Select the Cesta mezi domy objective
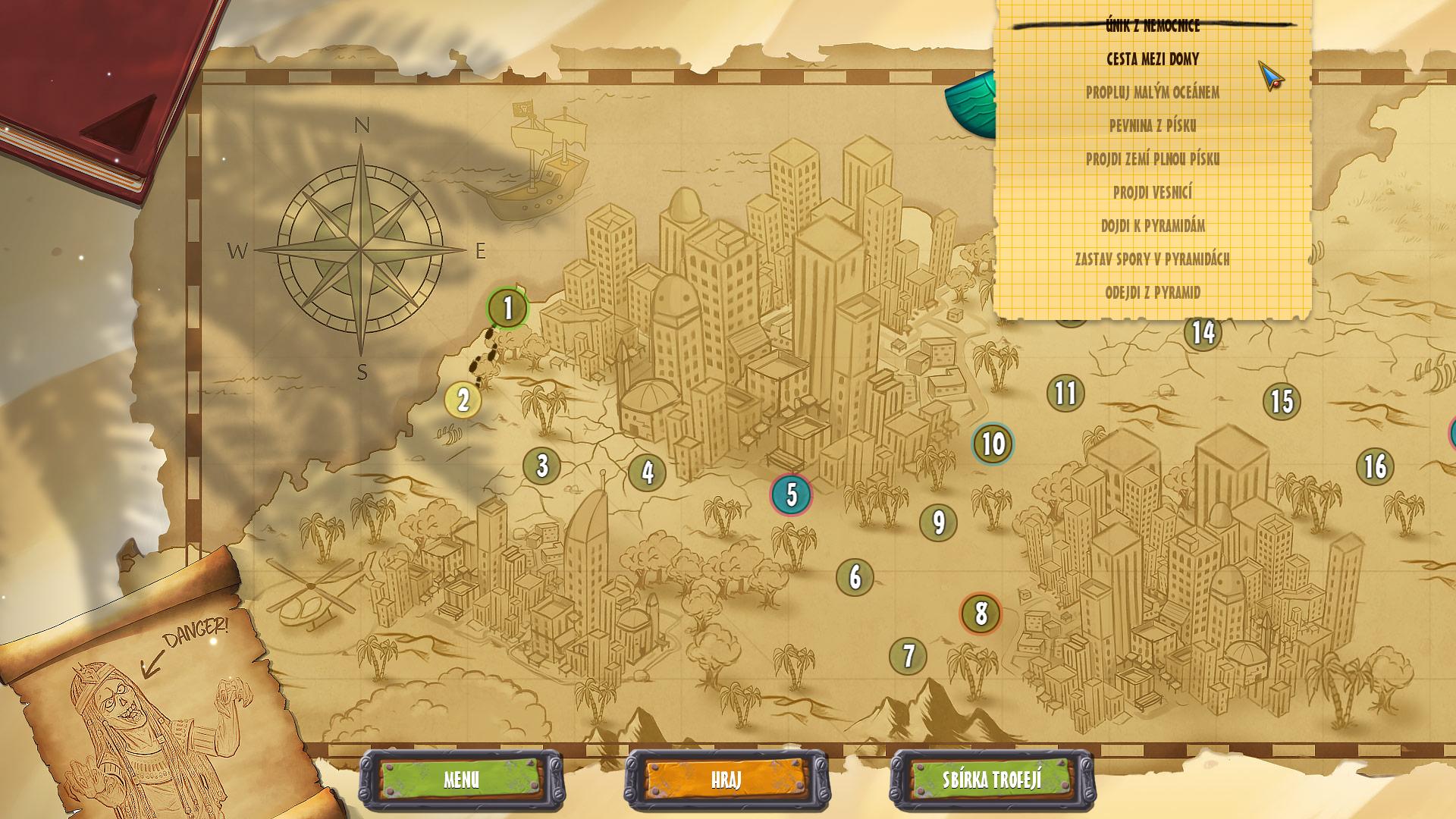Viewport: 1456px width, 819px height. 1153,59
